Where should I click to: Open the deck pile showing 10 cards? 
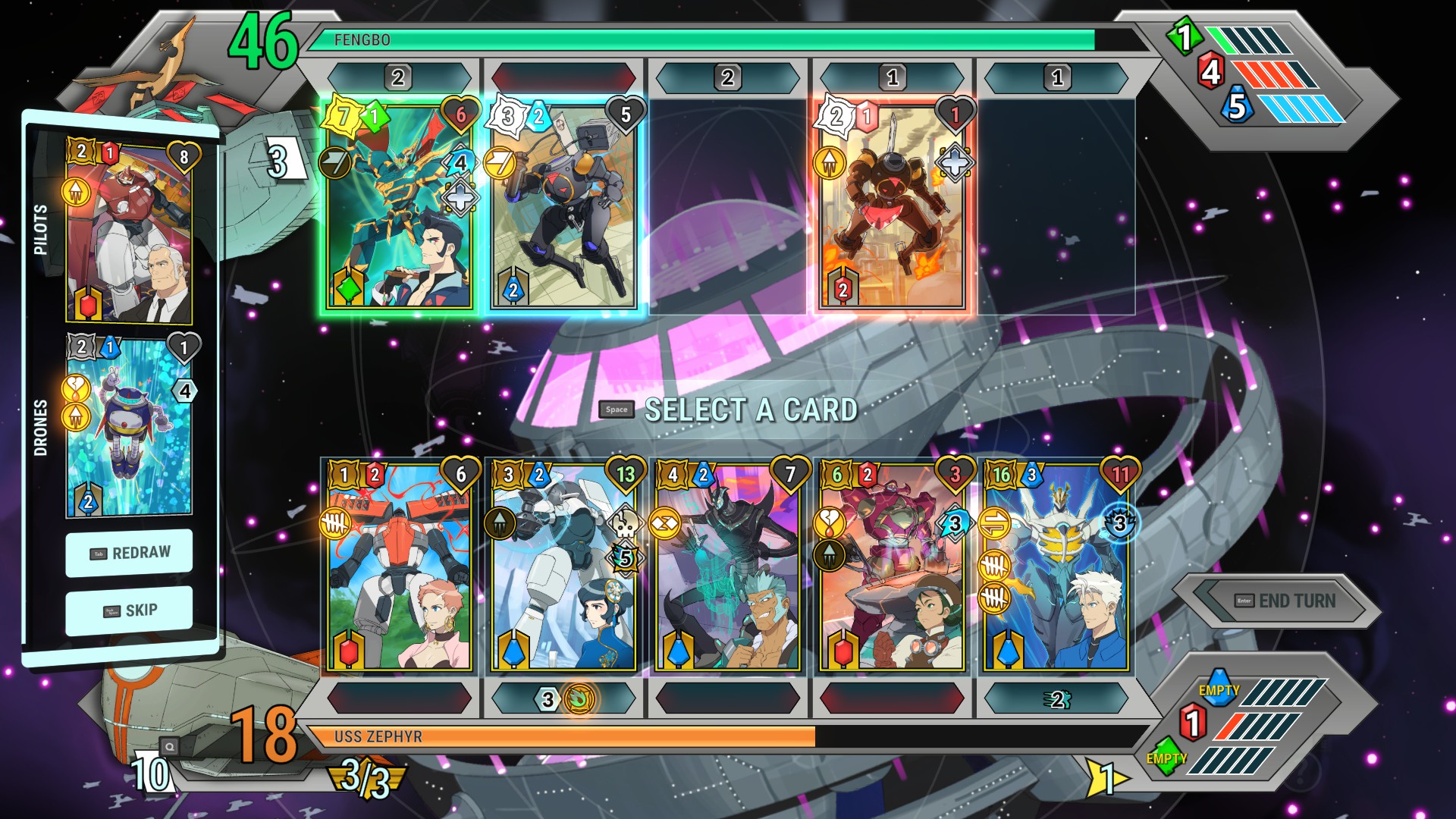(x=152, y=772)
